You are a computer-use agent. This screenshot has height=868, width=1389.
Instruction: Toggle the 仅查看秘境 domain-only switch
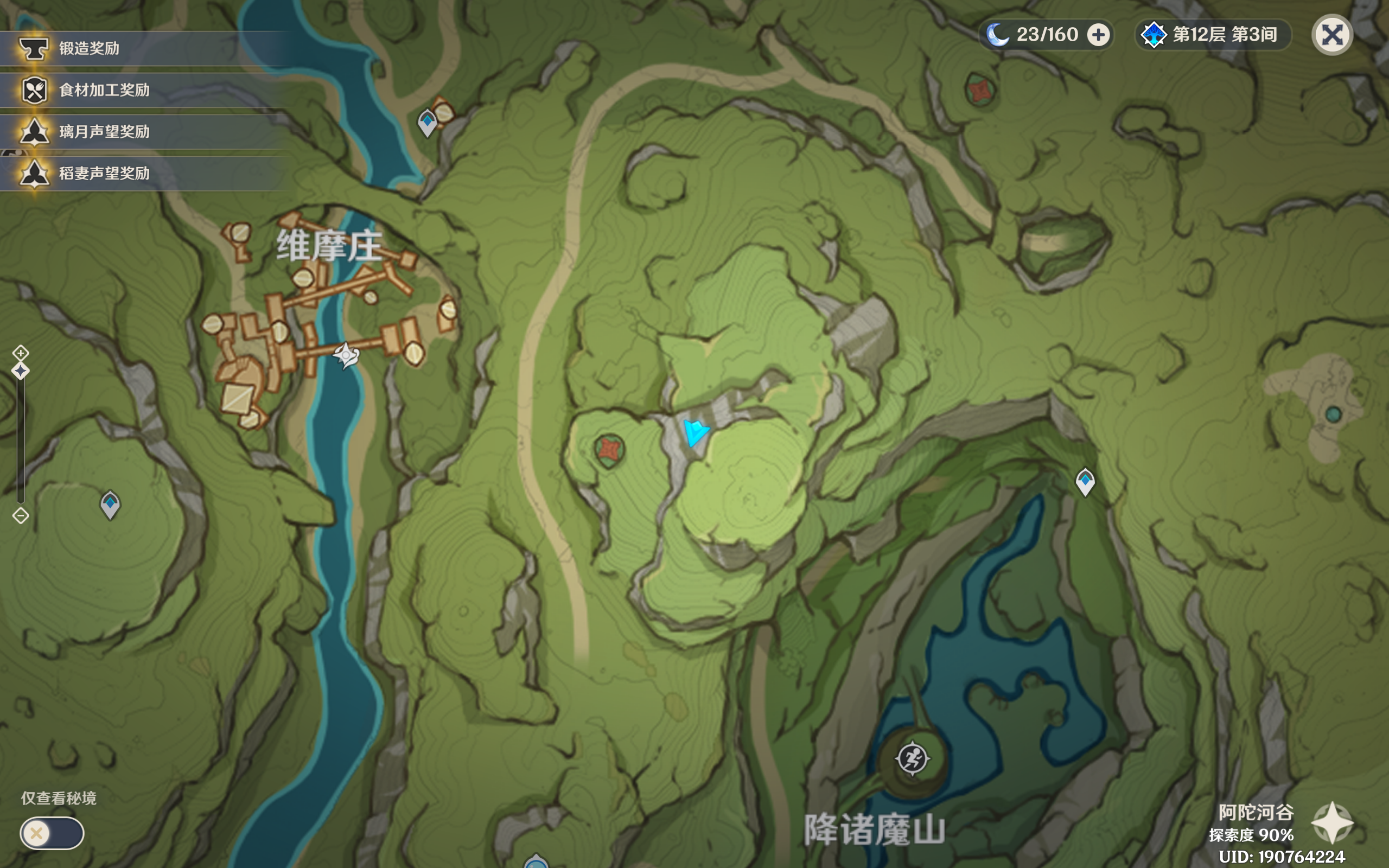52,832
